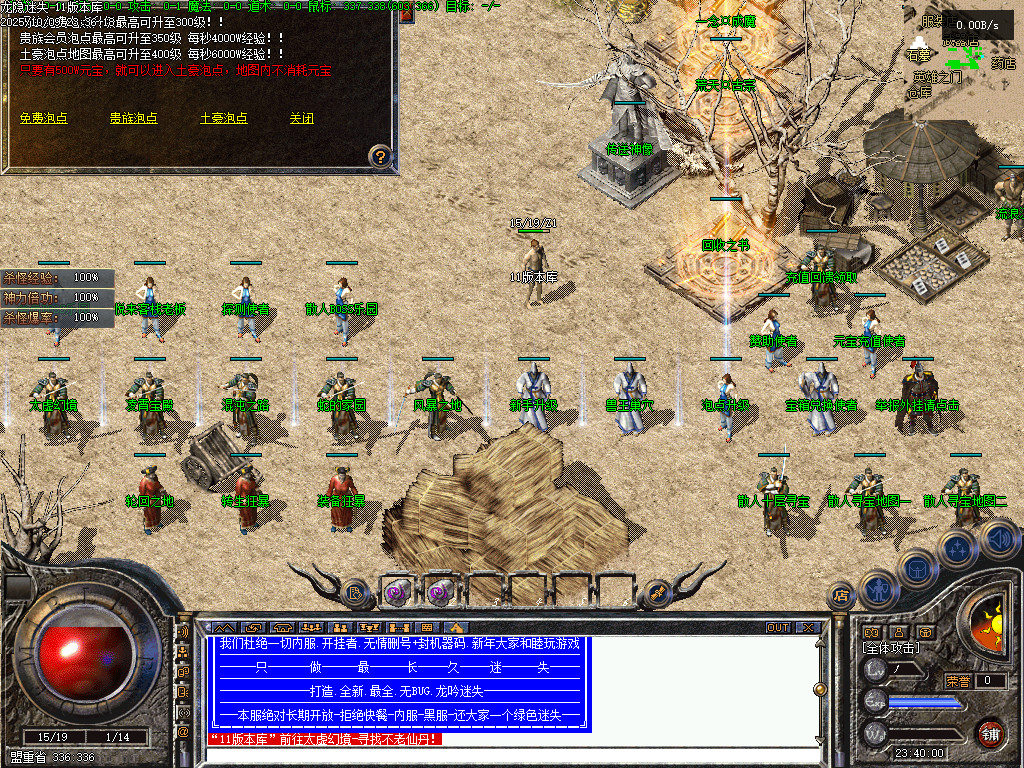Click the round document button left of belt
The height and width of the screenshot is (768, 1024).
click(x=355, y=593)
